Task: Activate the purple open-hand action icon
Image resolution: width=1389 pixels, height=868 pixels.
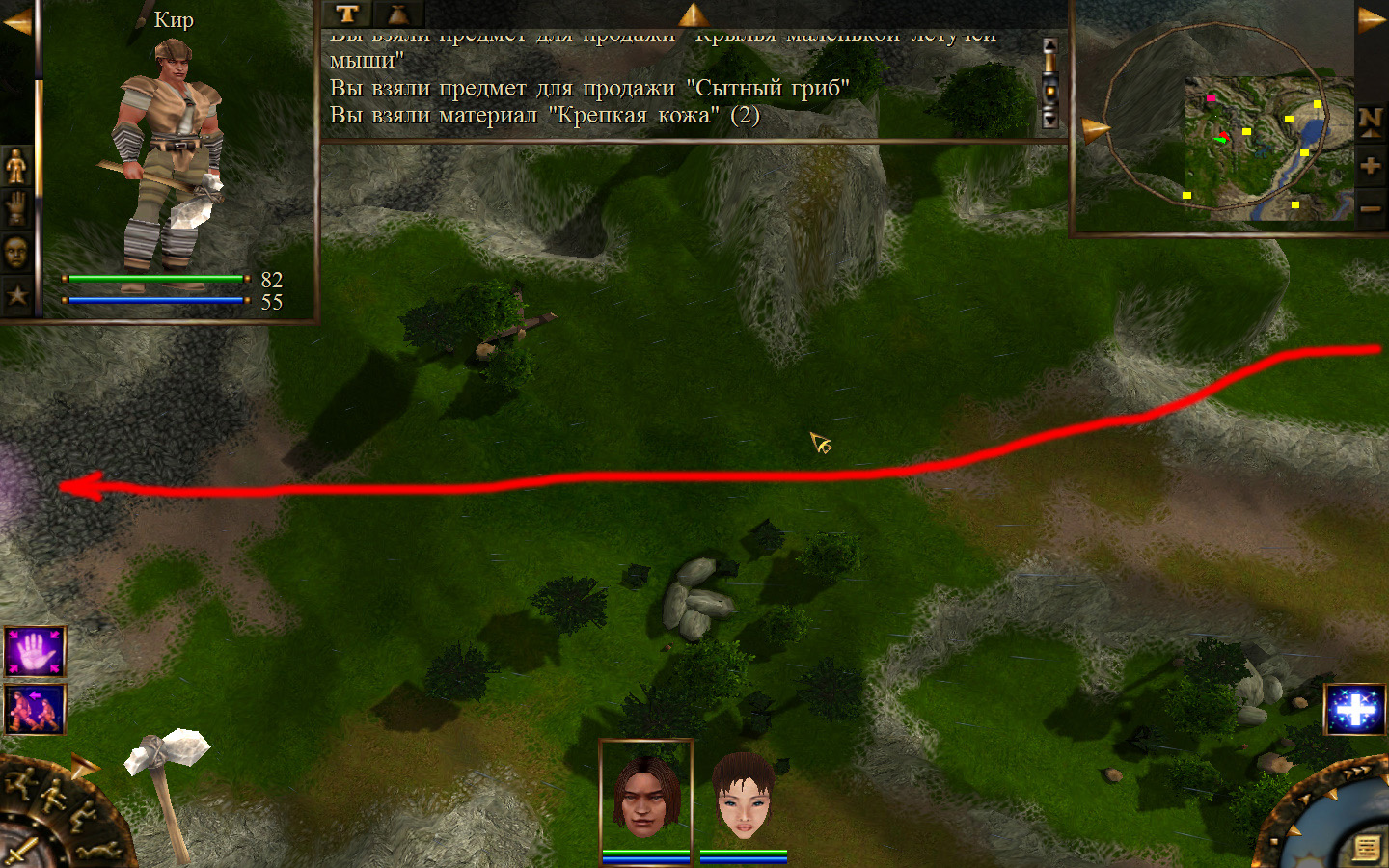Action: [x=35, y=652]
